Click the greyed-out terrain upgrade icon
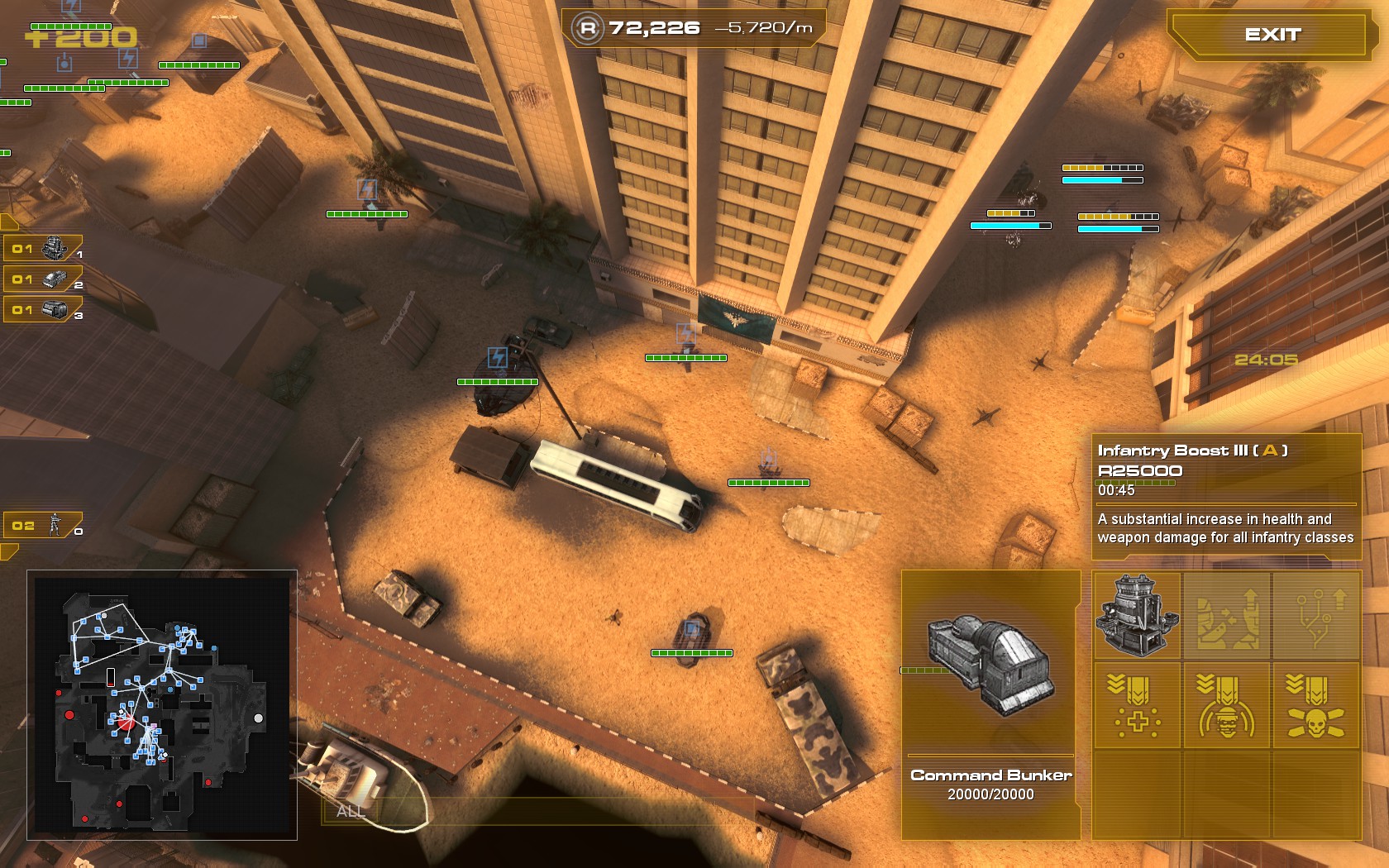 1226,616
